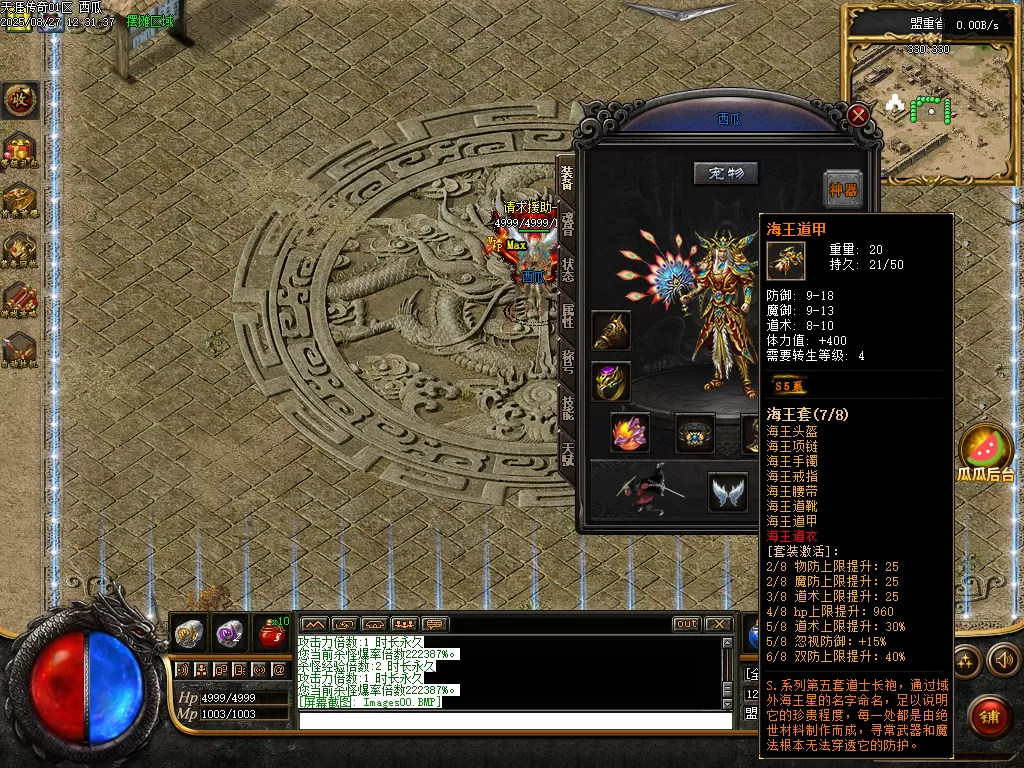
Task: Open the 宠物 (pet) button
Action: [726, 173]
